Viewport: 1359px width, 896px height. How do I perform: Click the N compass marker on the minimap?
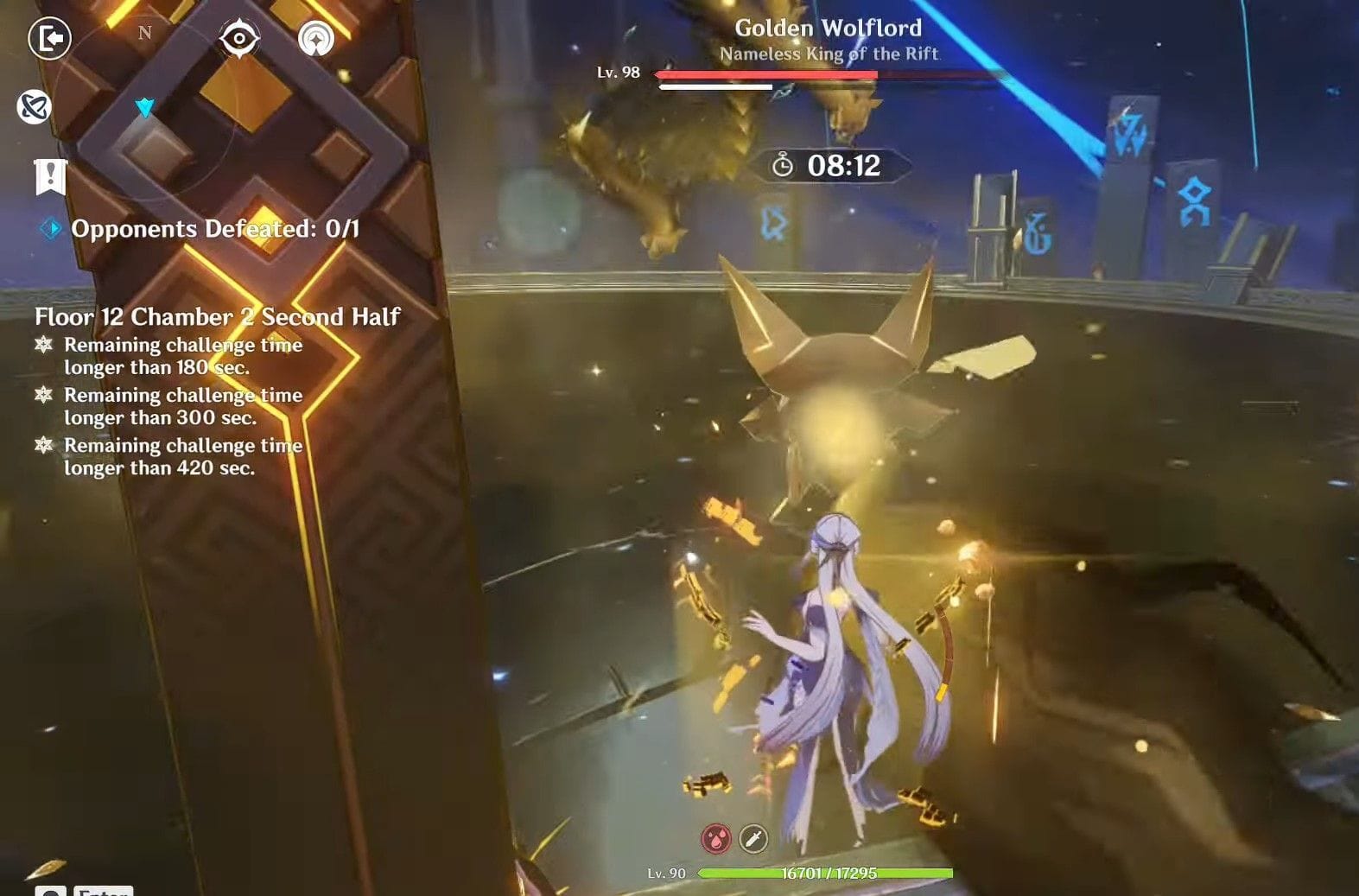pyautogui.click(x=144, y=33)
